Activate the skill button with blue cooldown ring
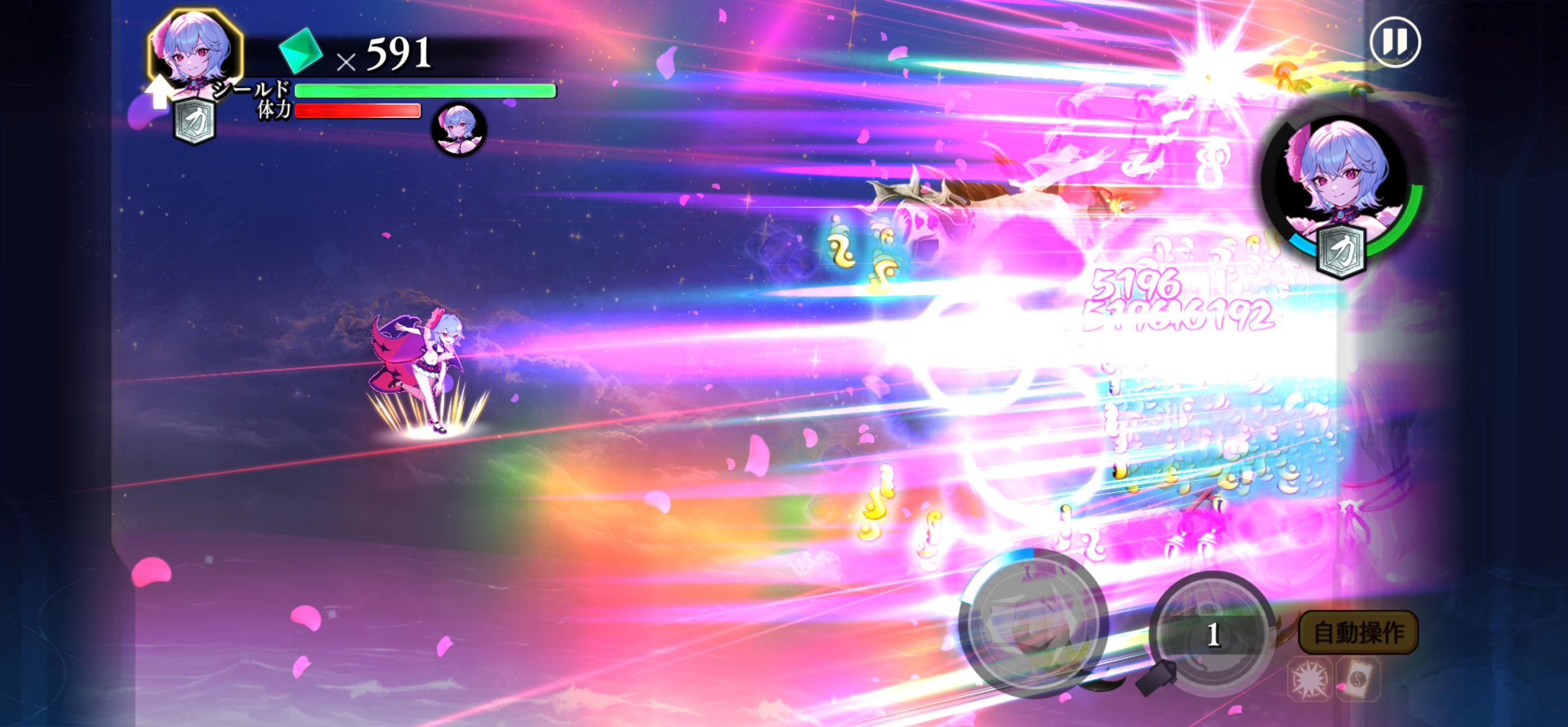The width and height of the screenshot is (1568, 727). (1033, 623)
